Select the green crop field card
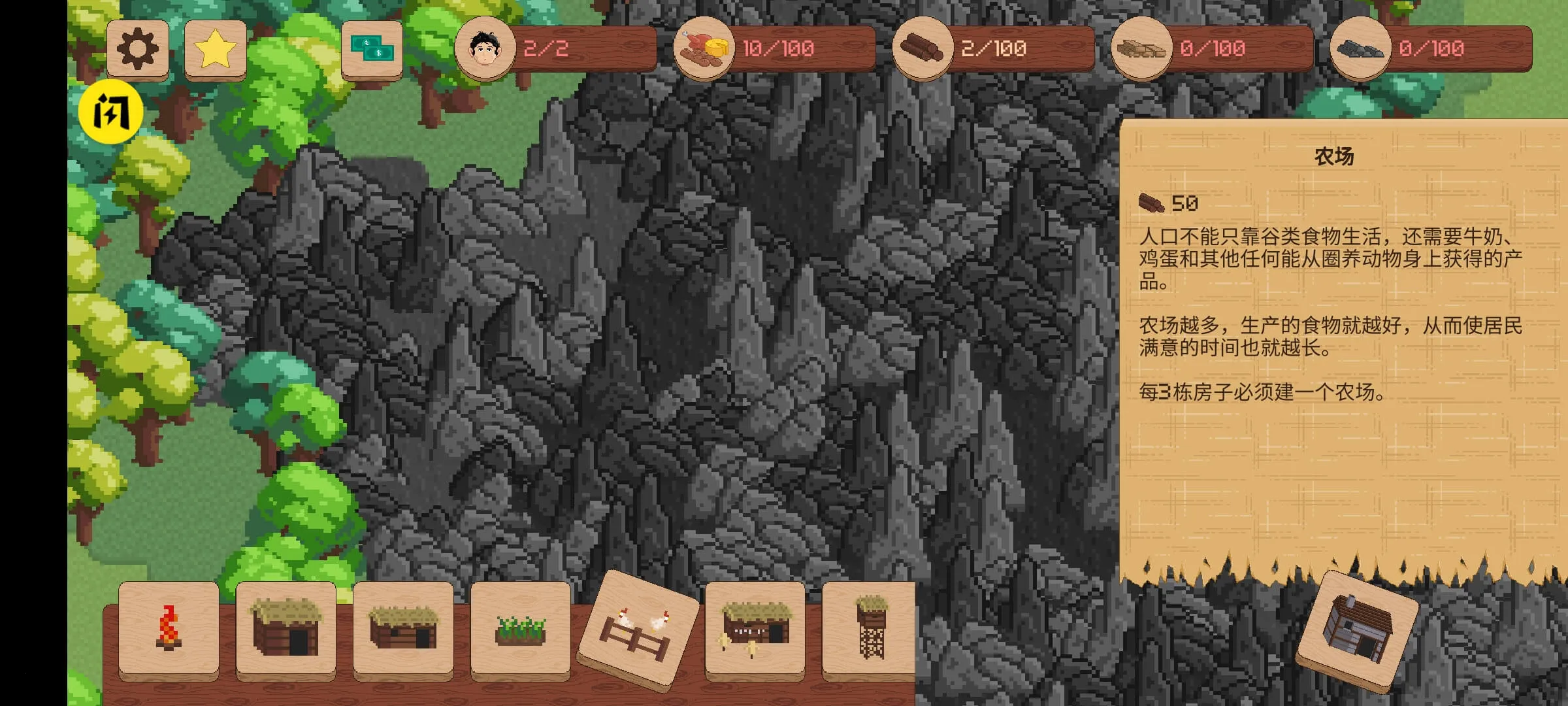1568x706 pixels. (520, 629)
